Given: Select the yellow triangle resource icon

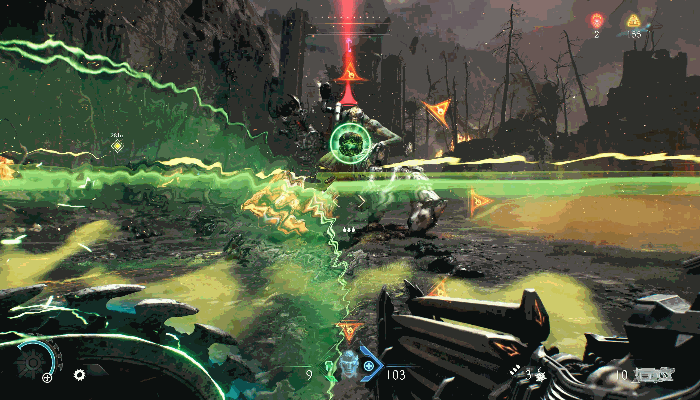Looking at the screenshot, I should coord(634,20).
